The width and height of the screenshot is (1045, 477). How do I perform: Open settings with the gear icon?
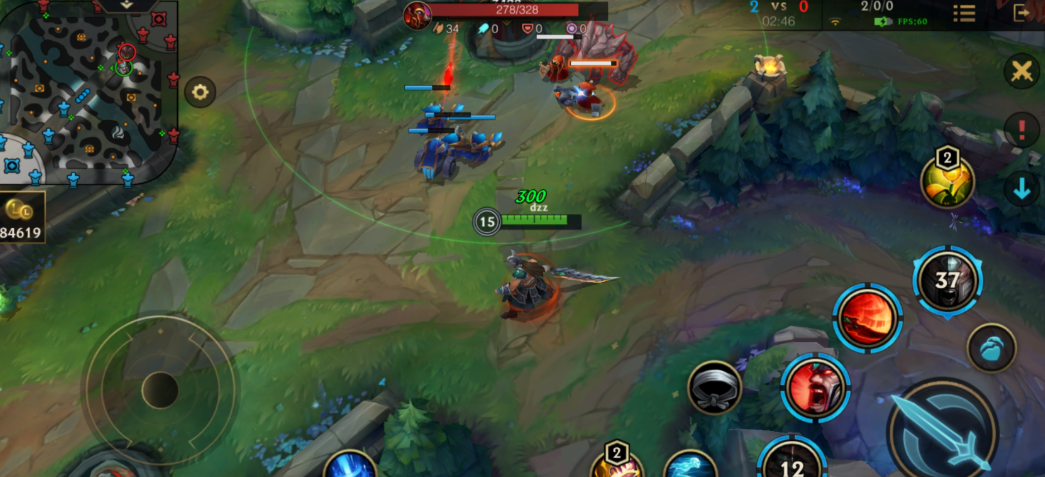(x=200, y=92)
